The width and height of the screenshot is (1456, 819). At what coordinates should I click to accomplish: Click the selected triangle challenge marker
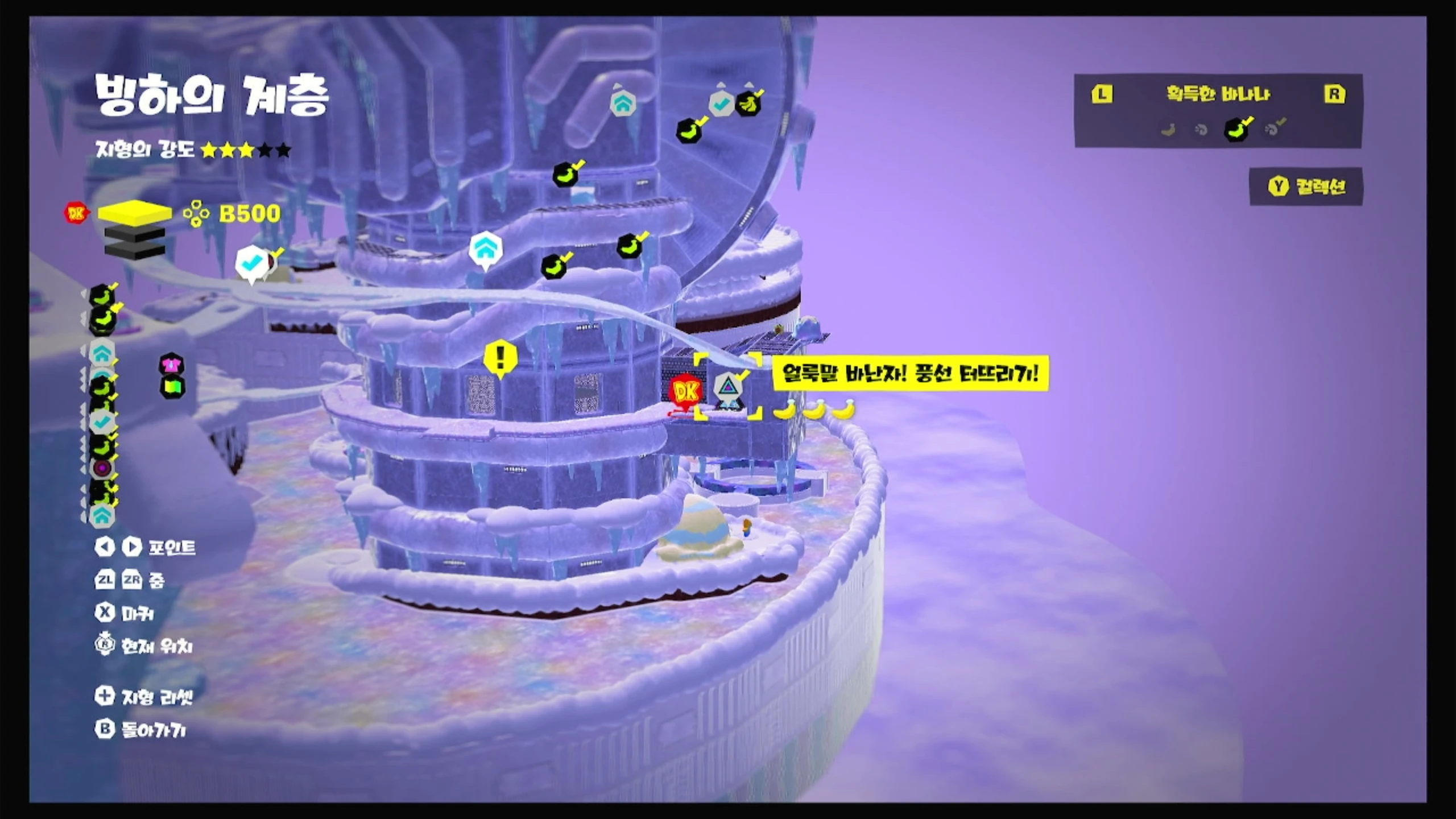pos(727,388)
